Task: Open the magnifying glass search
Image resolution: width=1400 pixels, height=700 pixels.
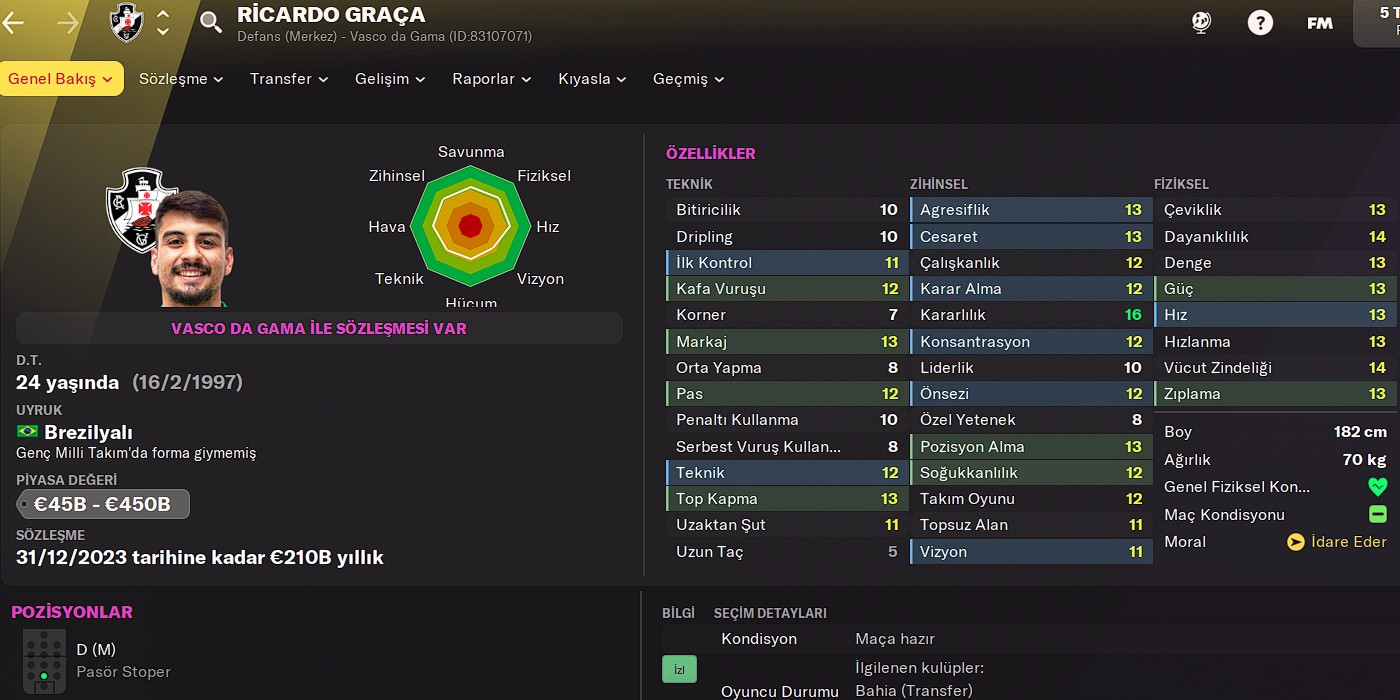Action: pyautogui.click(x=211, y=23)
